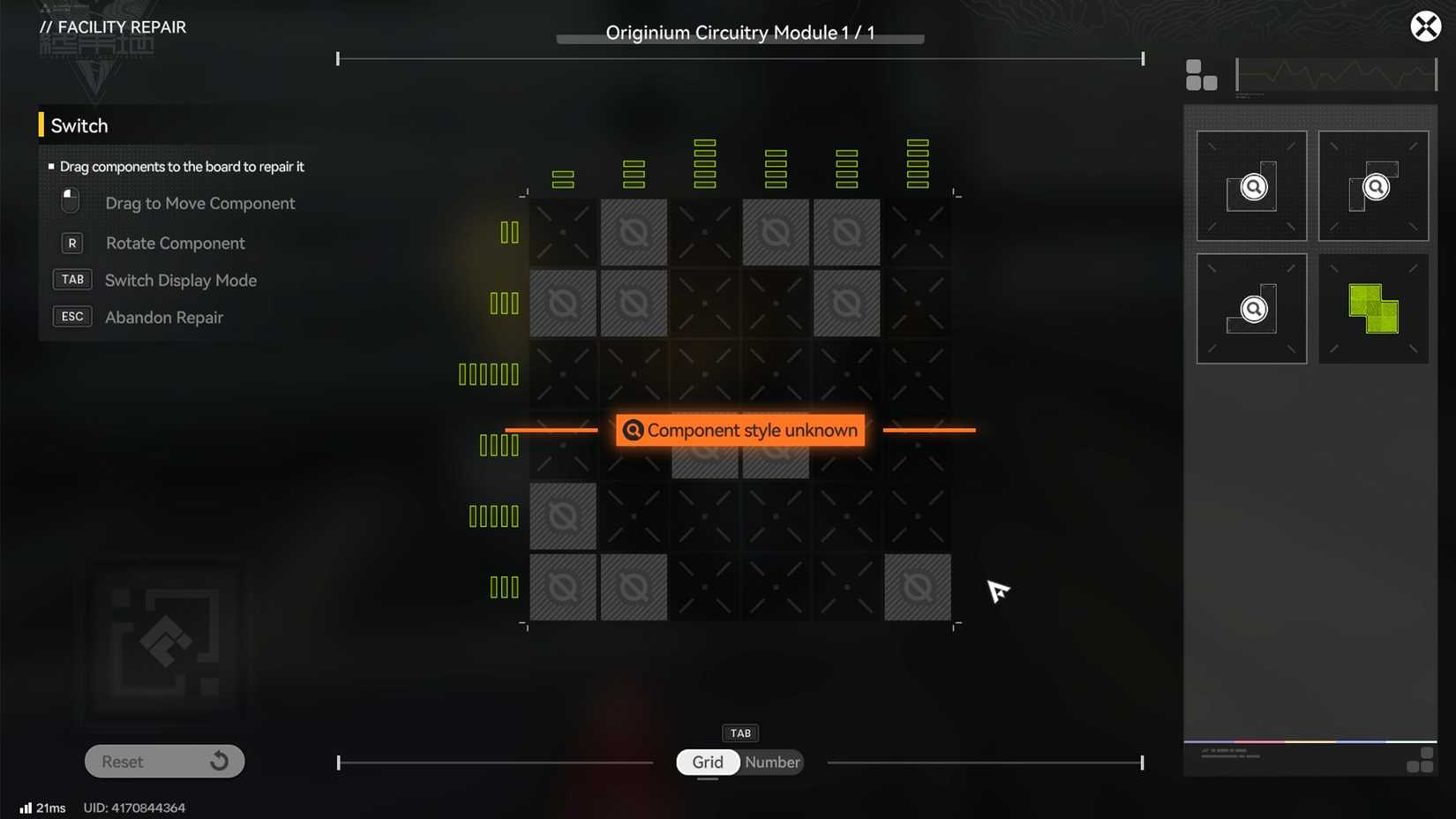Click the TAB key hint above the display switch
The image size is (1456, 819).
[x=740, y=733]
